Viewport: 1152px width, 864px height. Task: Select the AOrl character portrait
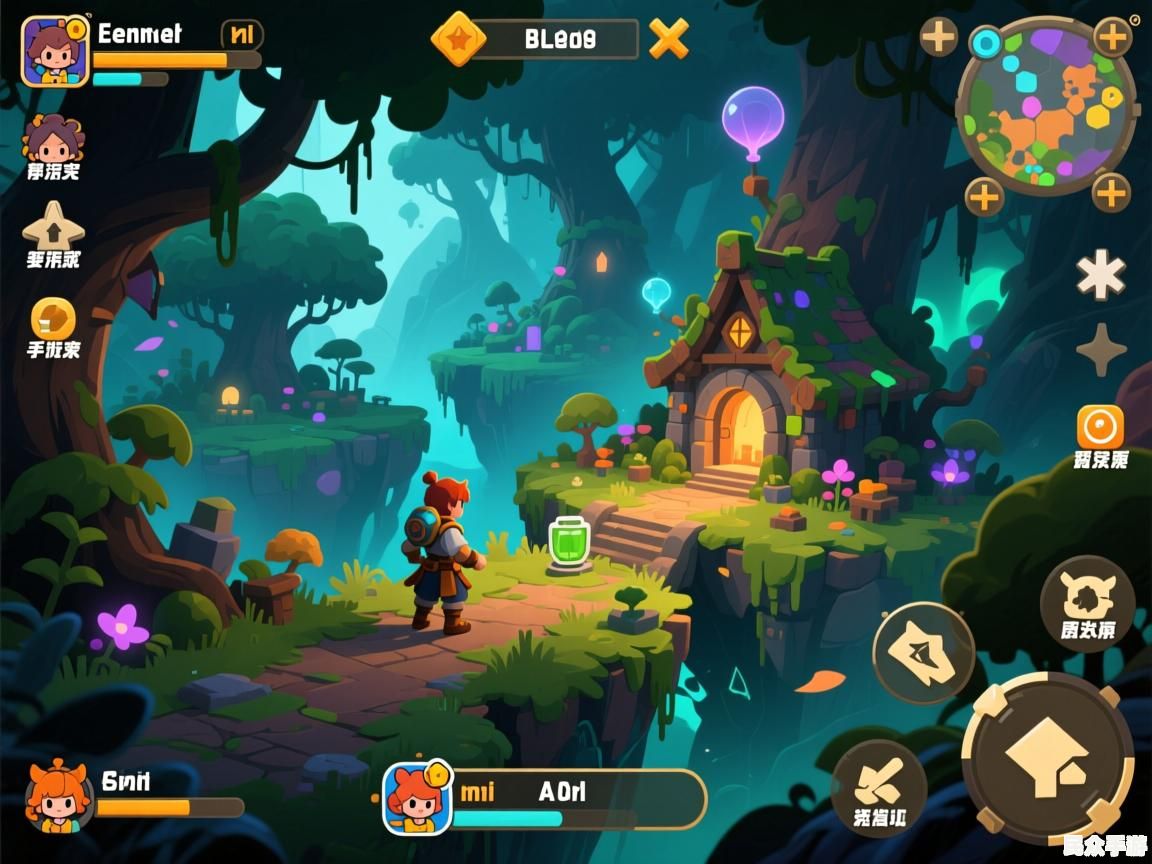tap(417, 798)
